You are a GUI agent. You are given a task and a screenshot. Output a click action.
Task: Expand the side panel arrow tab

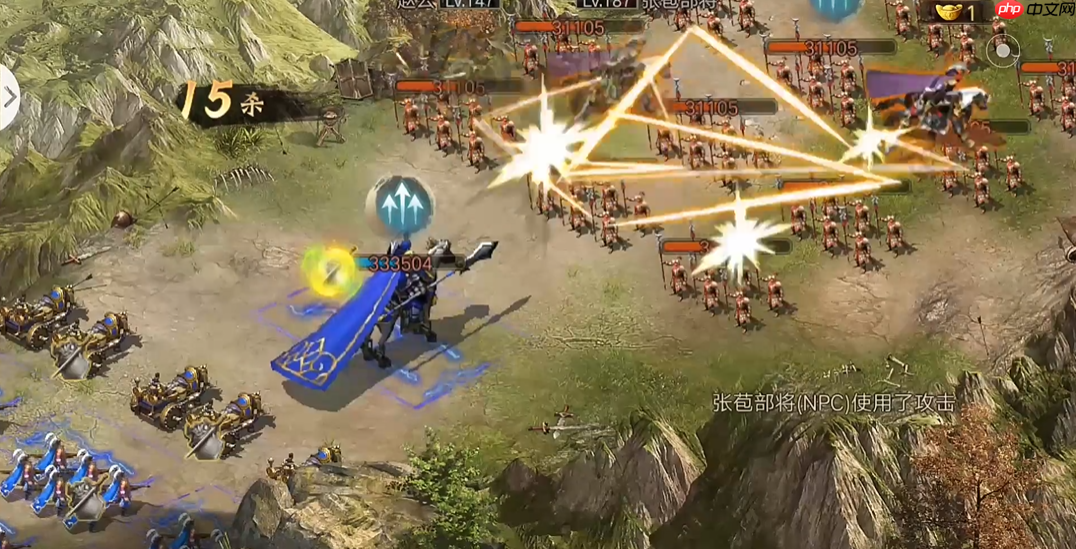[9, 97]
